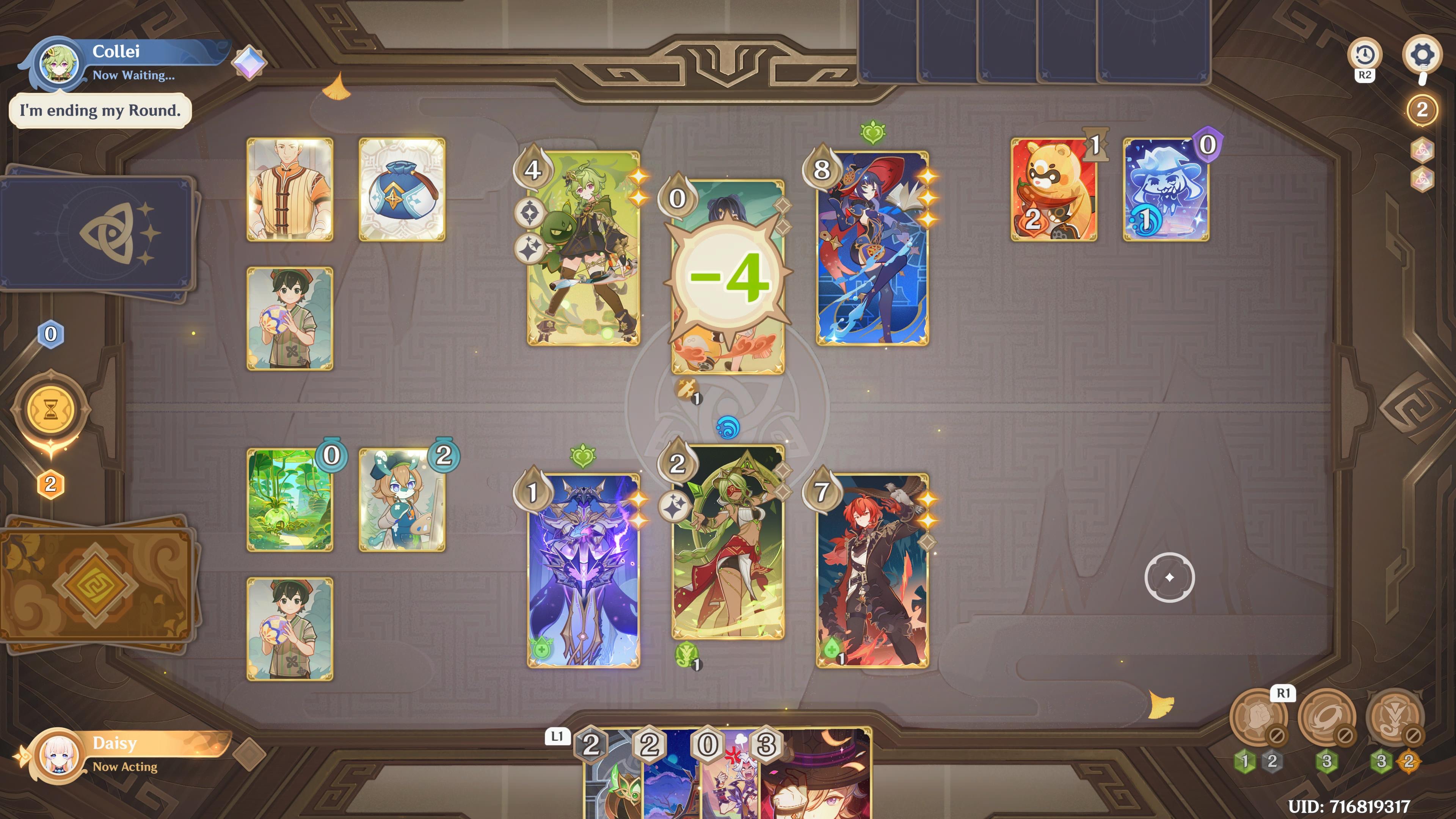Inspect the Guoba summon card
Viewport: 1456px width, 819px height.
(1053, 190)
